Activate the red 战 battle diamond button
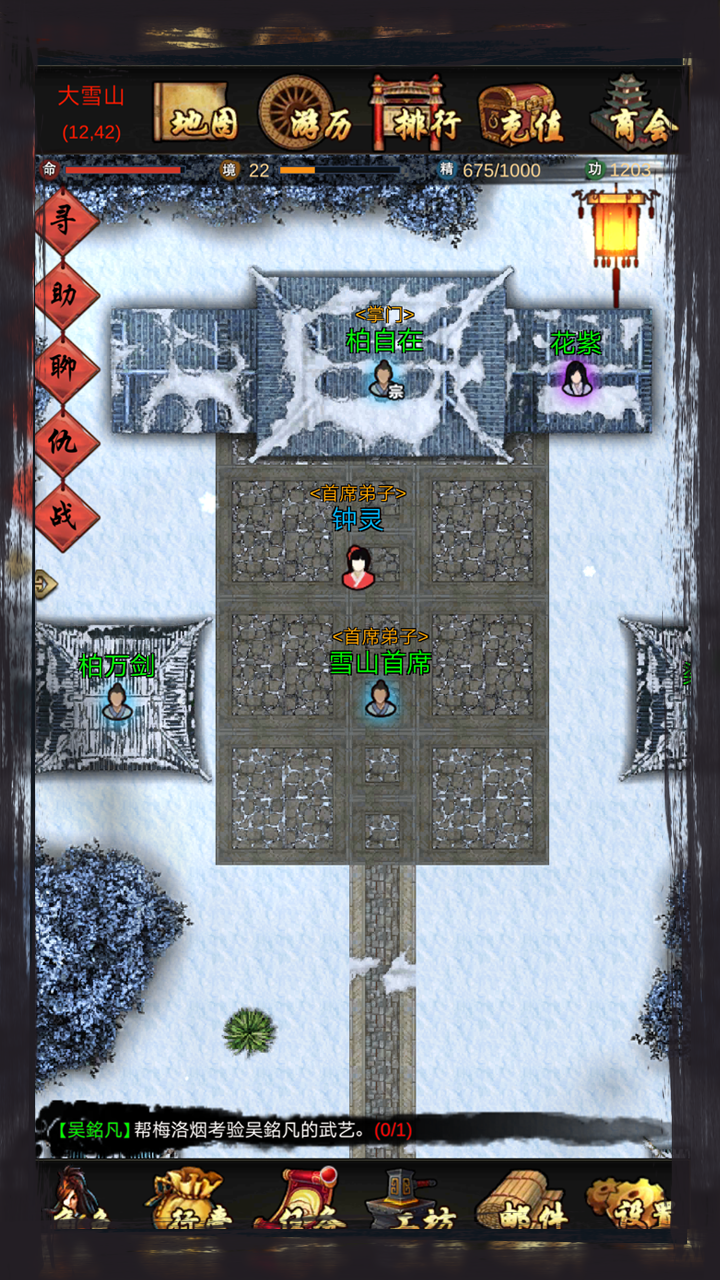720x1280 pixels. tap(67, 518)
